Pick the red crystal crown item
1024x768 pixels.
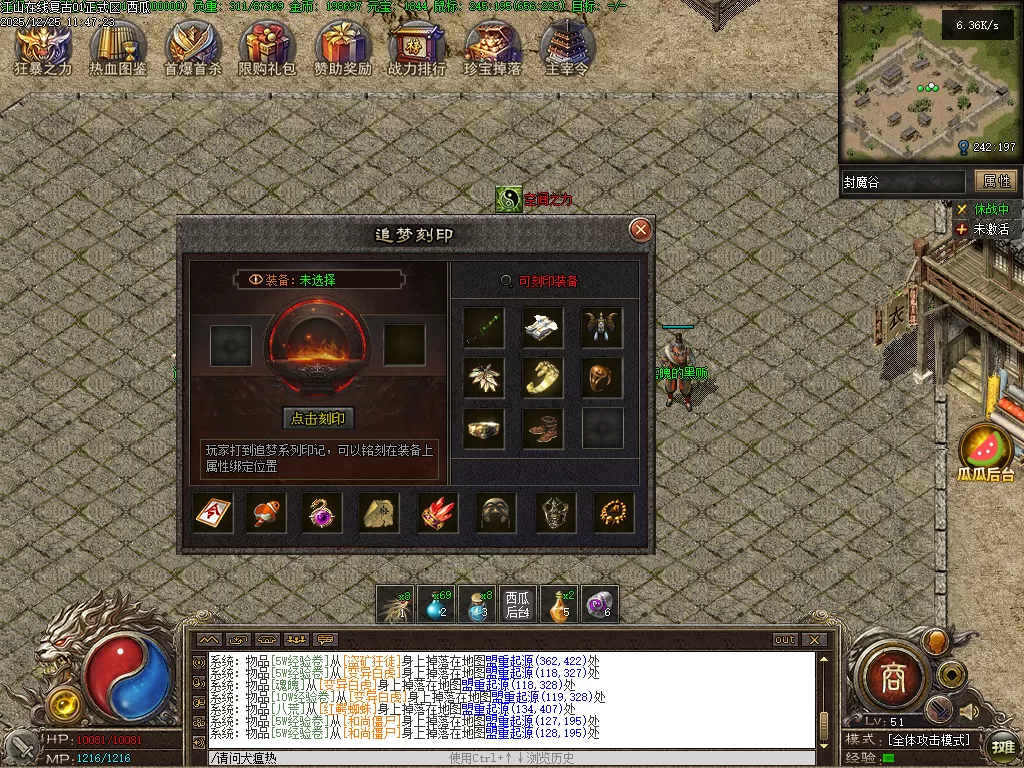[x=438, y=512]
